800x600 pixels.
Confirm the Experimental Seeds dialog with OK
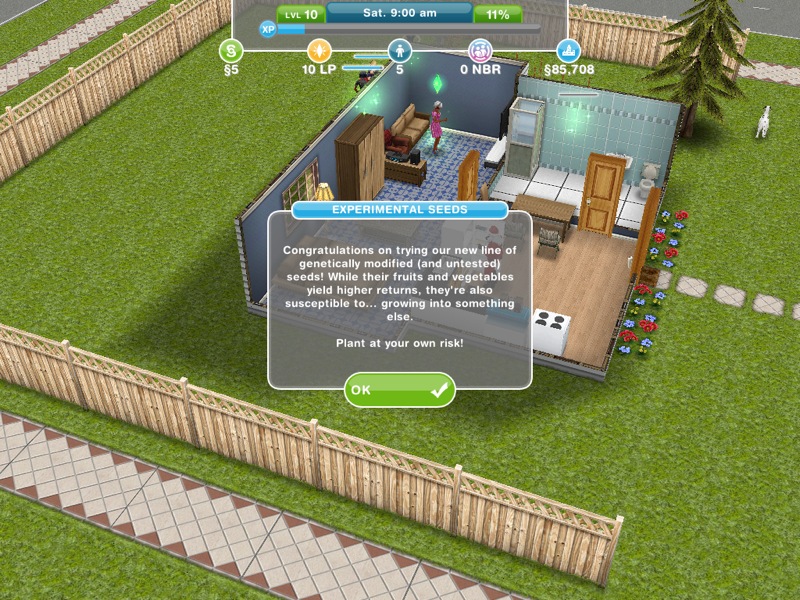399,390
